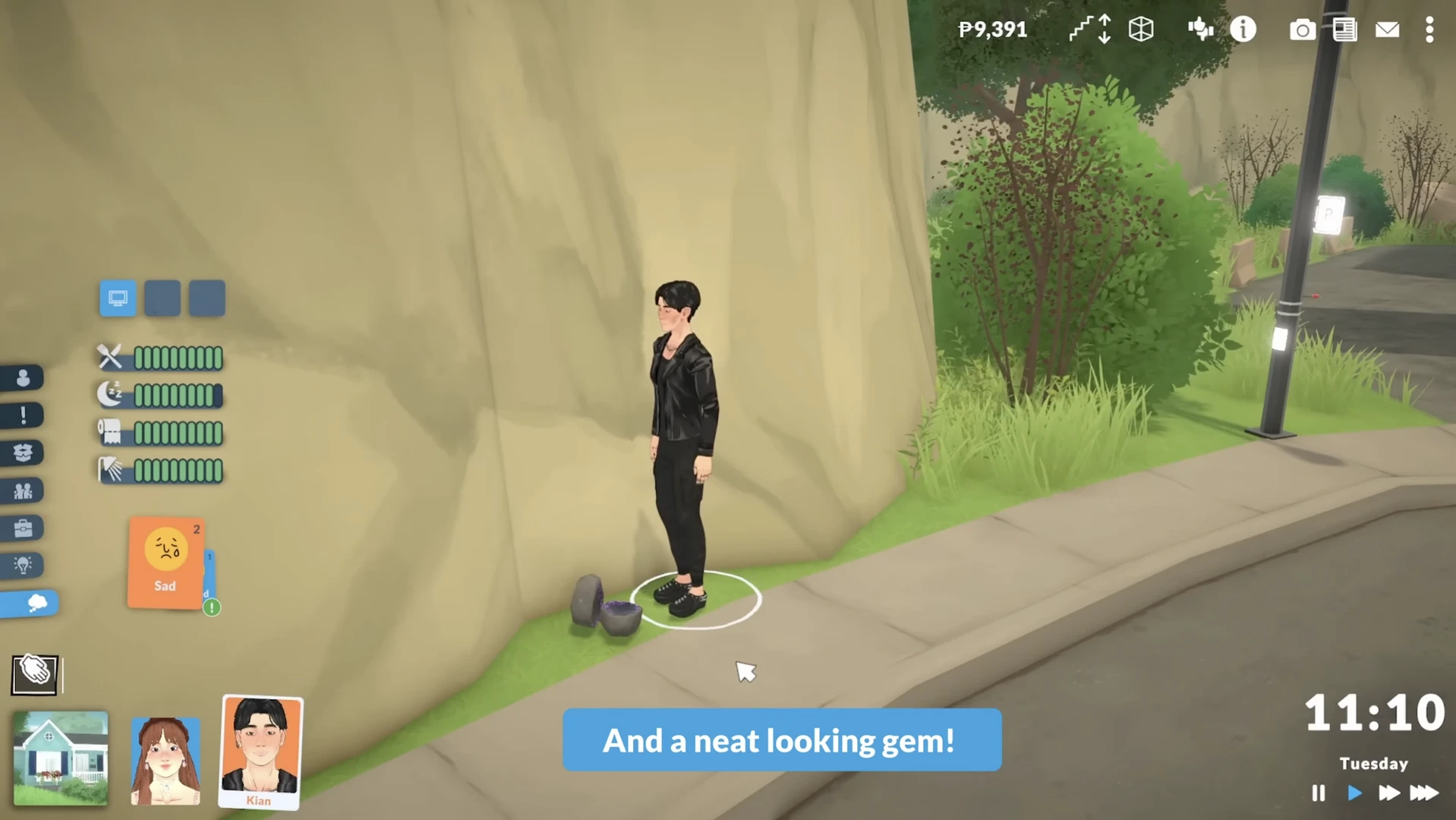This screenshot has width=1456, height=820.
Task: Open the three-dot options menu
Action: 1429,30
